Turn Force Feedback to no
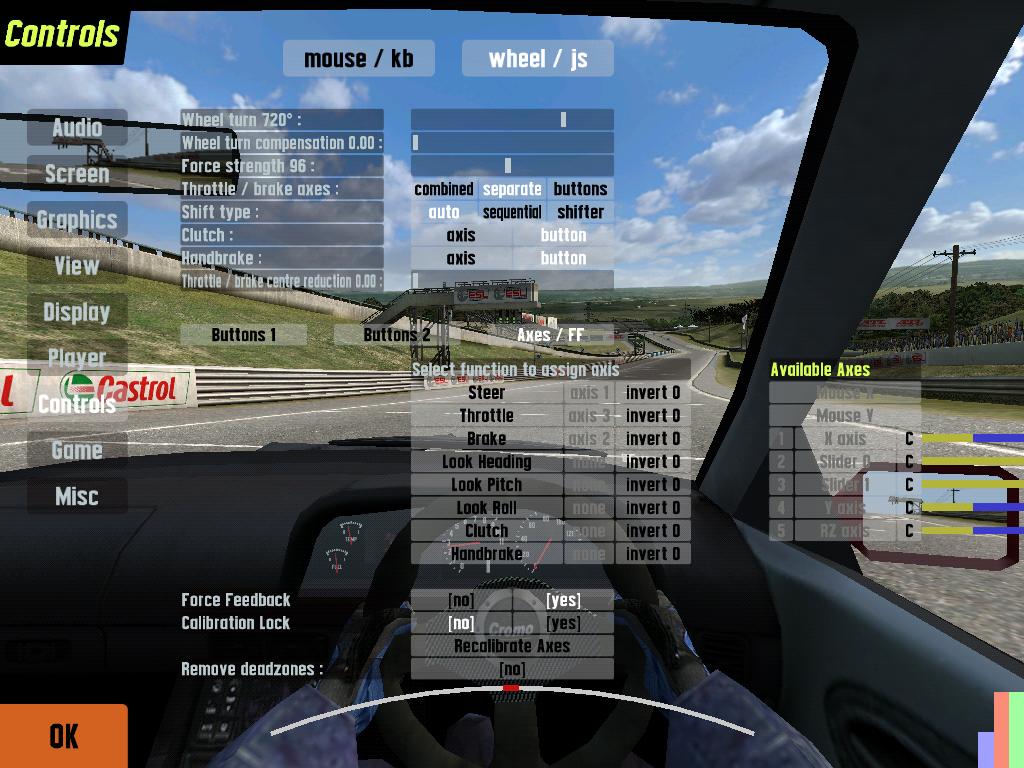Screen dimensions: 1024x768 (x=461, y=600)
